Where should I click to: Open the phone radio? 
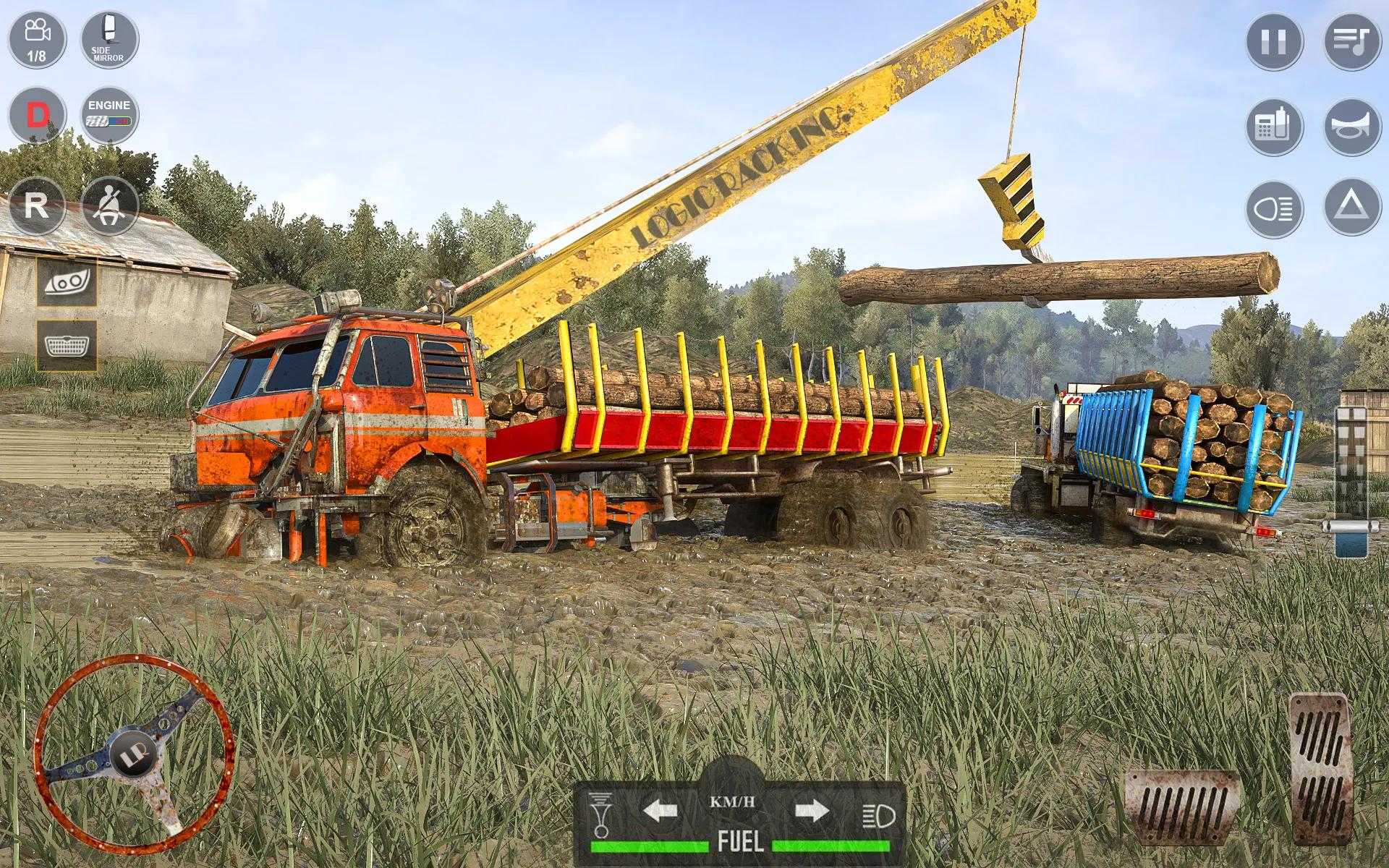point(1274,127)
